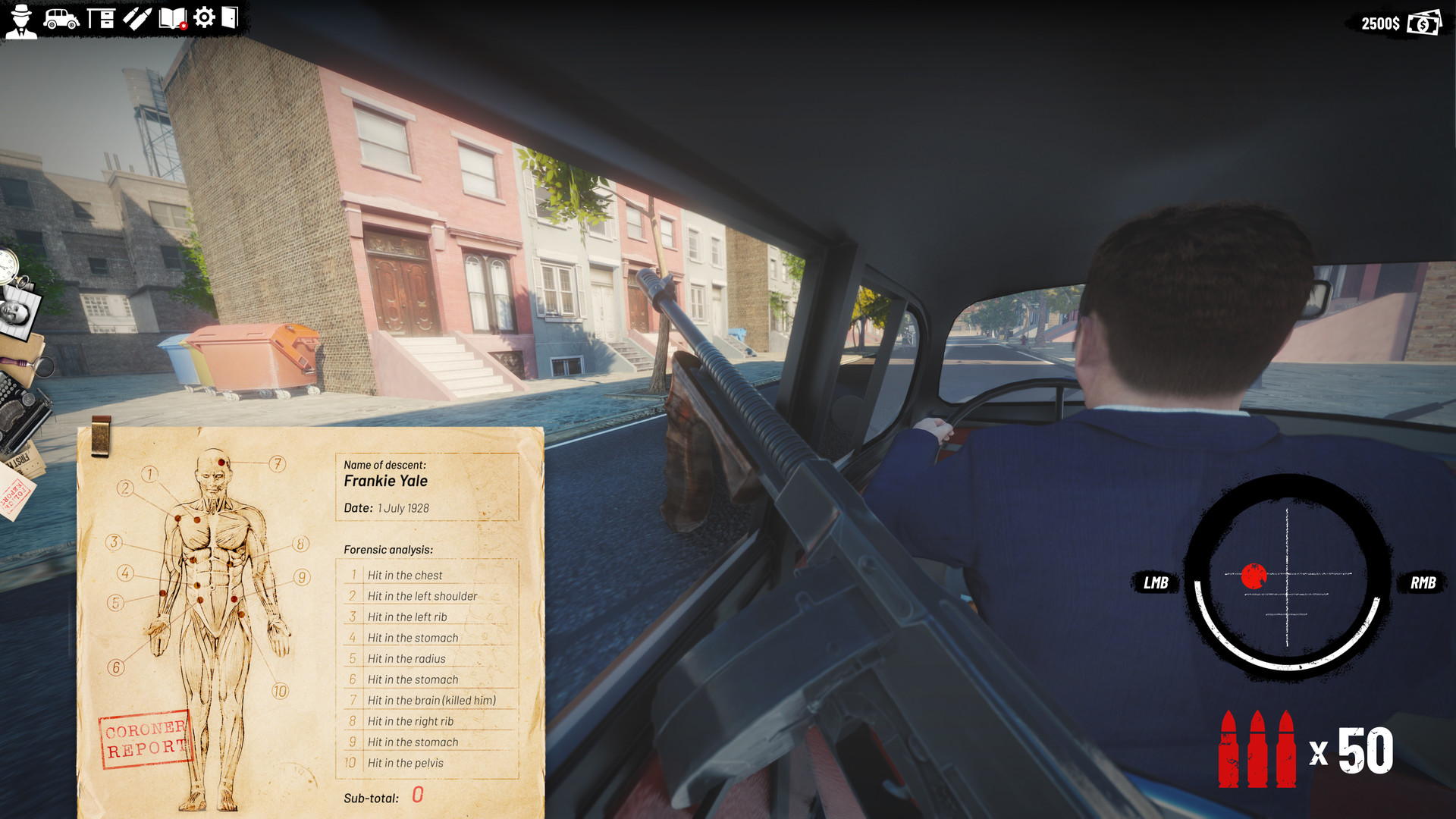This screenshot has width=1456, height=819.
Task: Open the detective character profile icon
Action: [20, 20]
